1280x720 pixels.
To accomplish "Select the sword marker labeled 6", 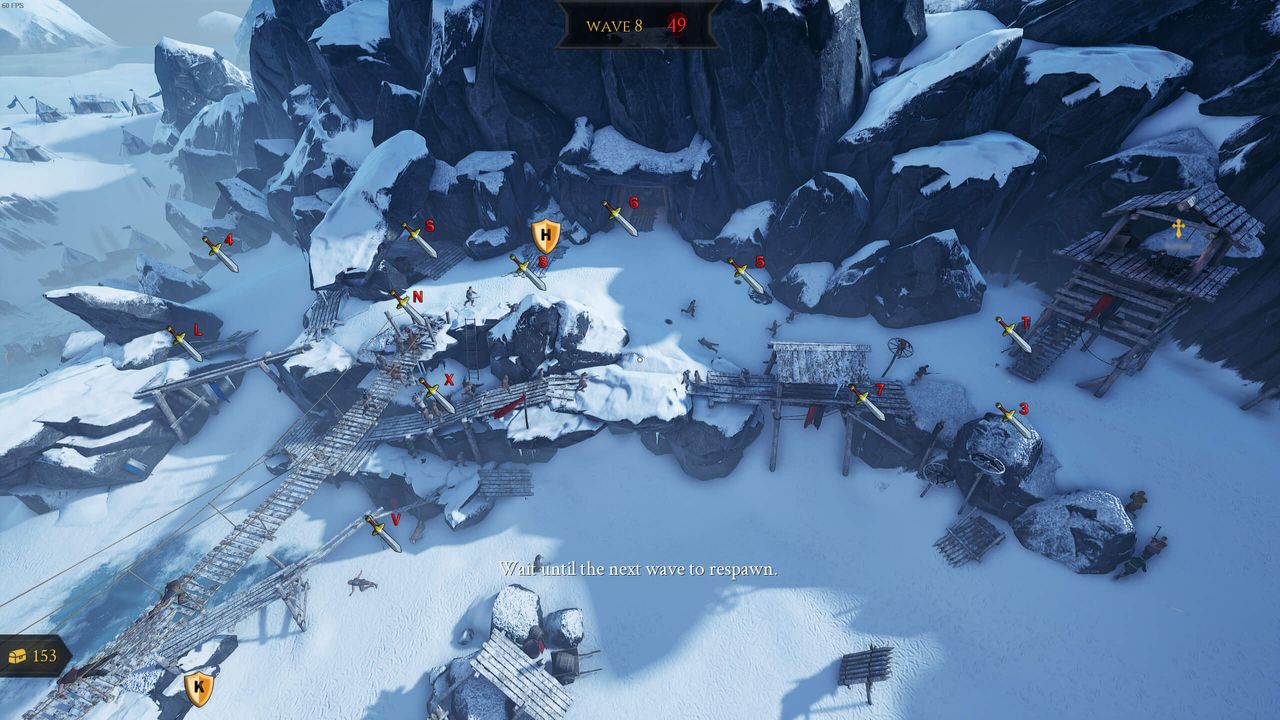I will (x=620, y=218).
